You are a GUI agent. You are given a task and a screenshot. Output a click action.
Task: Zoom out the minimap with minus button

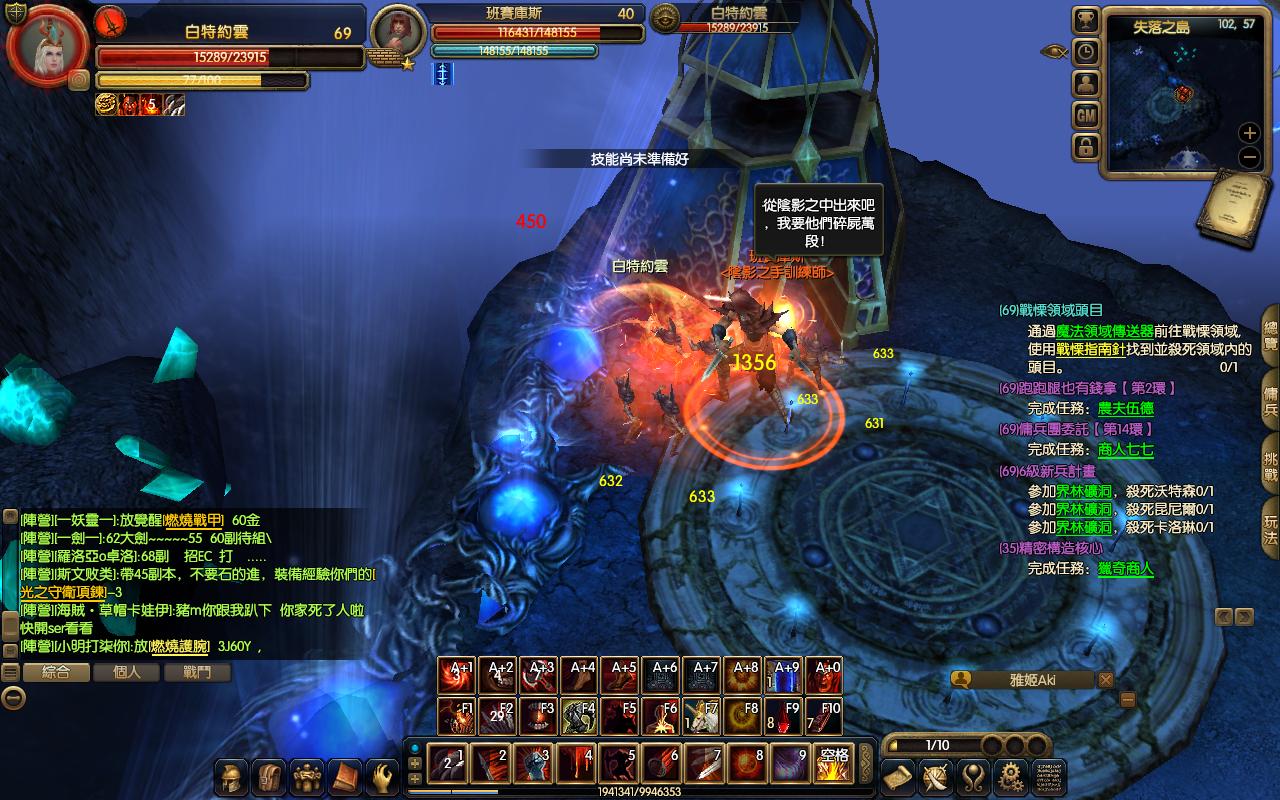(1249, 157)
